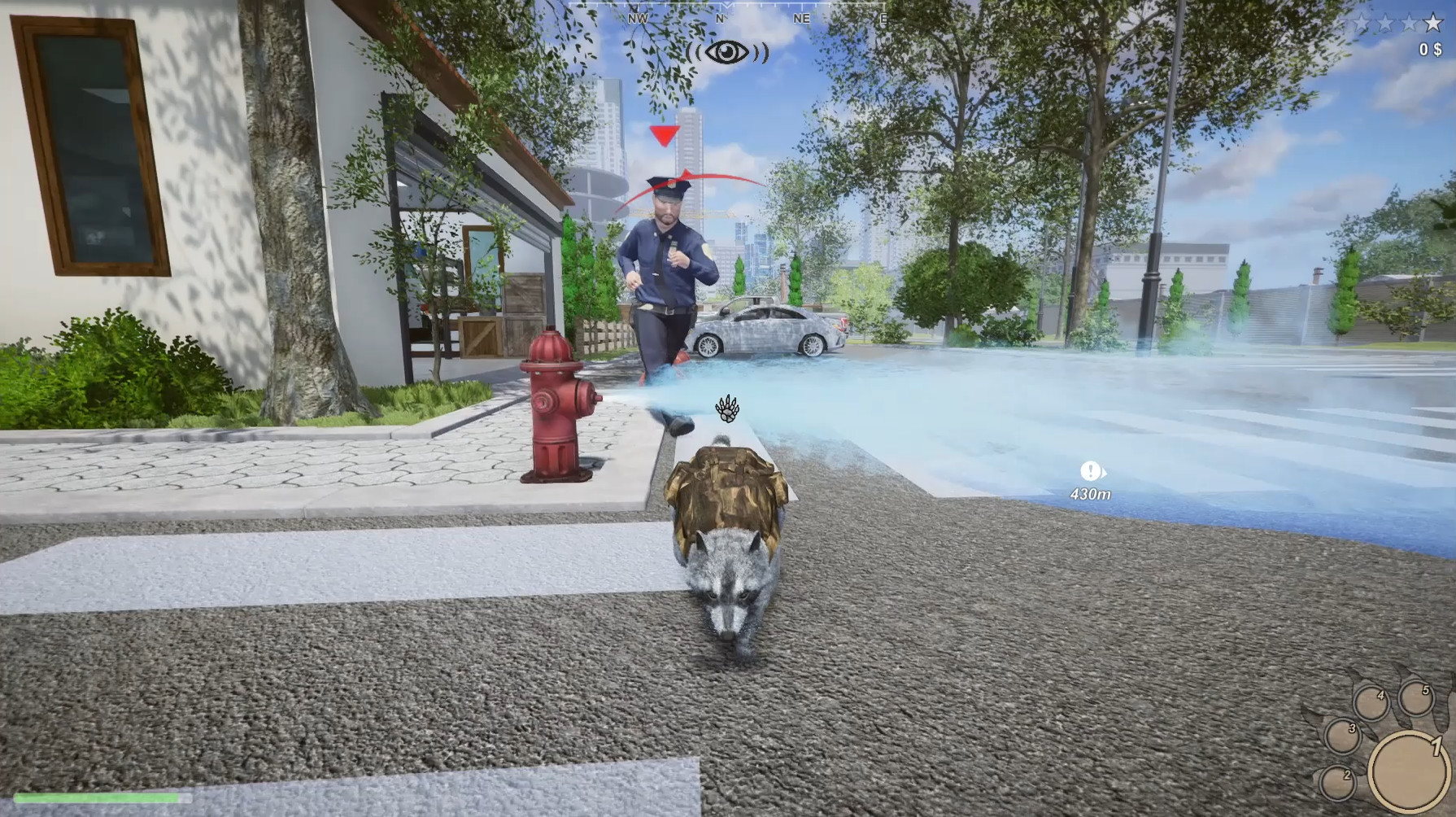Click the red arrow marker above the policeman
1456x817 pixels.
663,134
